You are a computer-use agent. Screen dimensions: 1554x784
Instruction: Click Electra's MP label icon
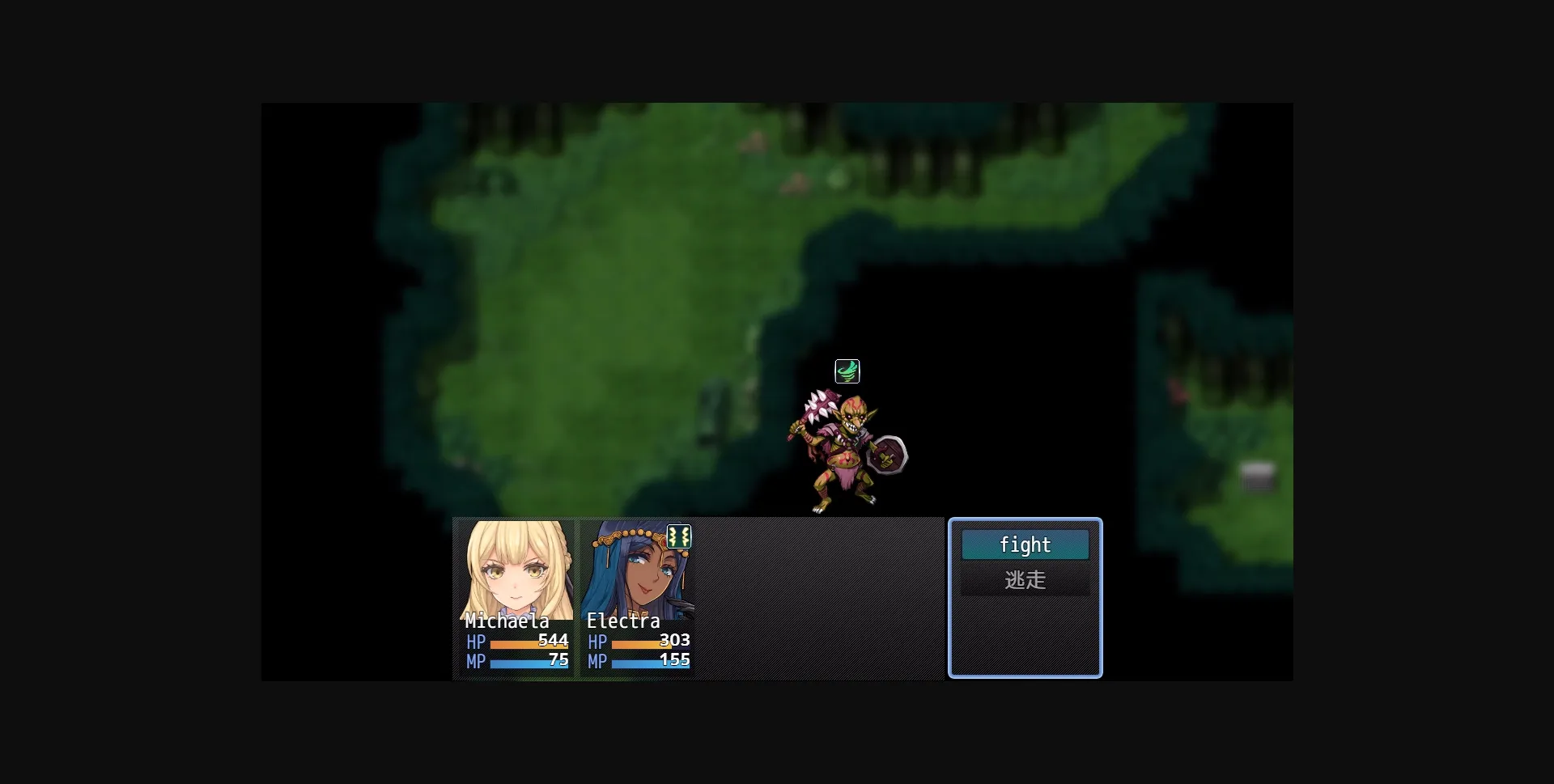coord(597,662)
